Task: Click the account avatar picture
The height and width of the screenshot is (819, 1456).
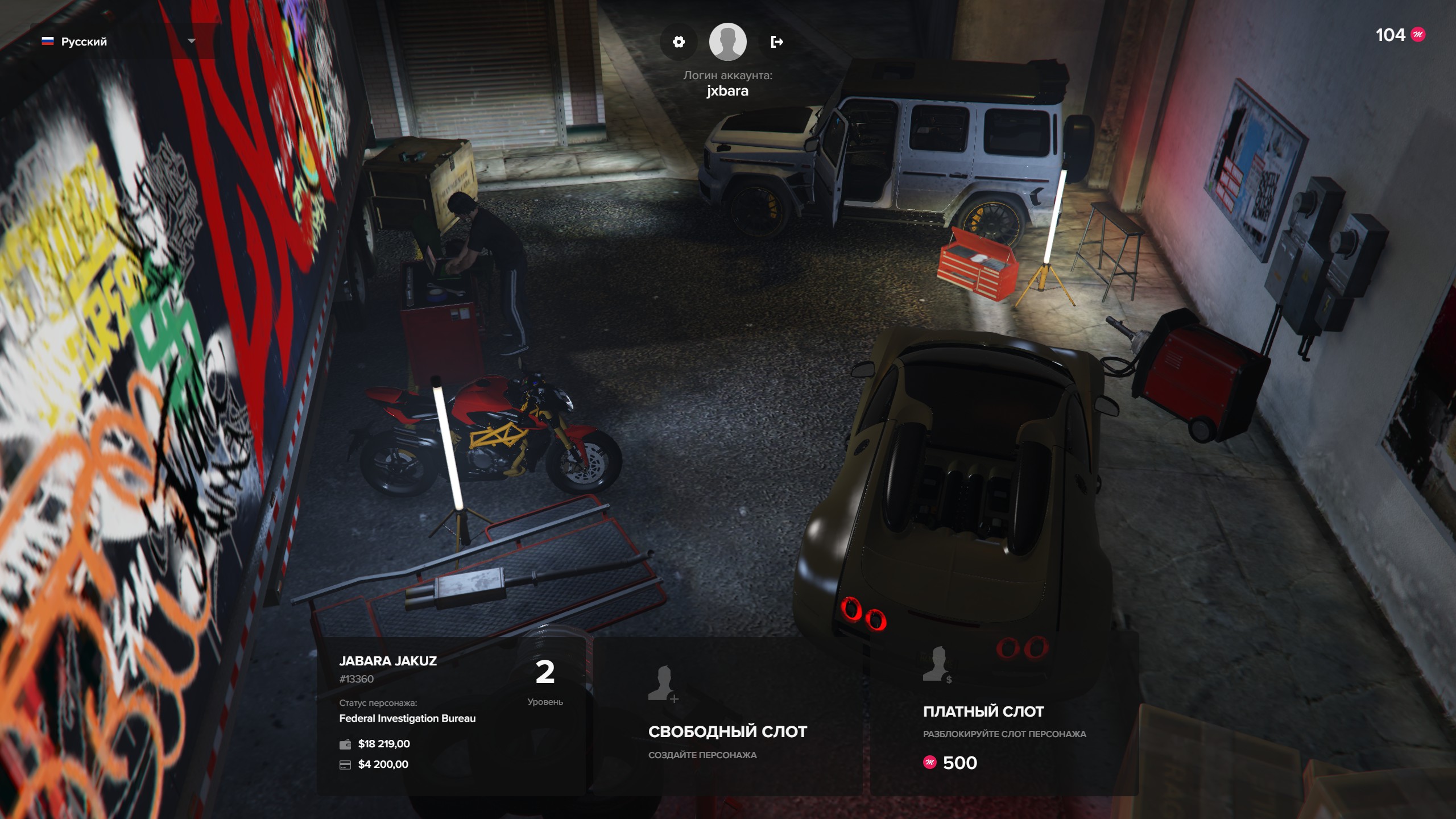Action: point(727,42)
